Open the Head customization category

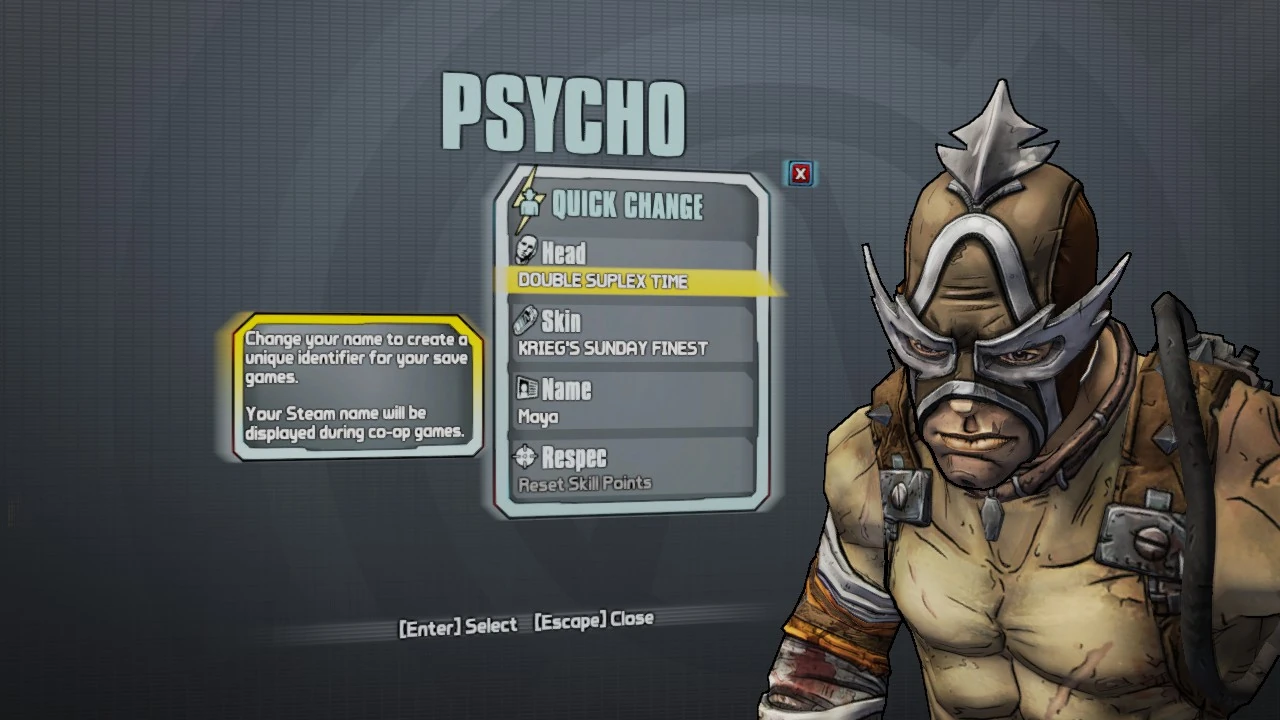tap(565, 252)
